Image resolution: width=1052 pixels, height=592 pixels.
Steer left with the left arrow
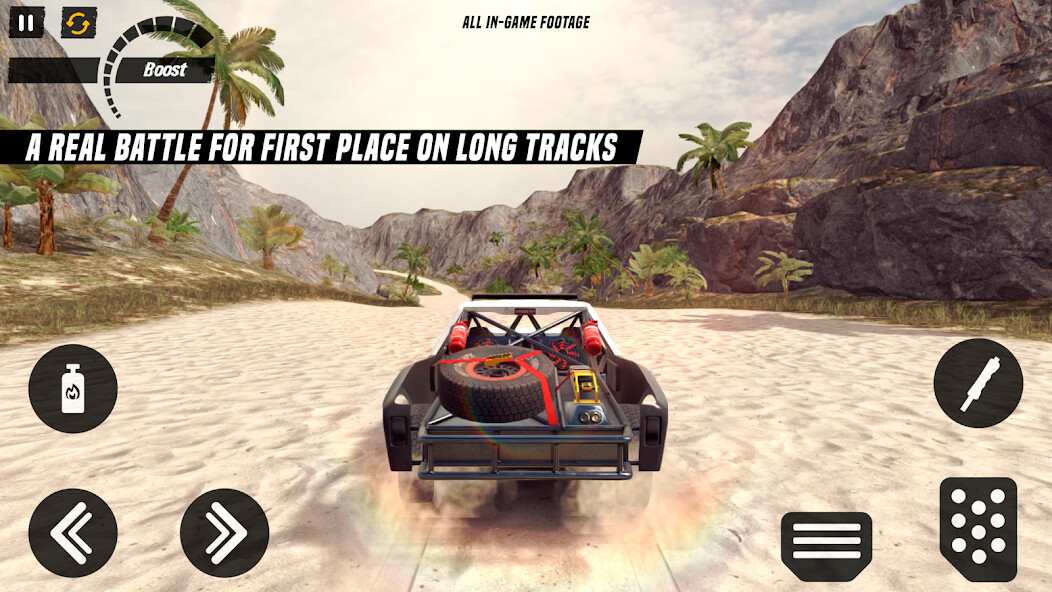coord(73,532)
